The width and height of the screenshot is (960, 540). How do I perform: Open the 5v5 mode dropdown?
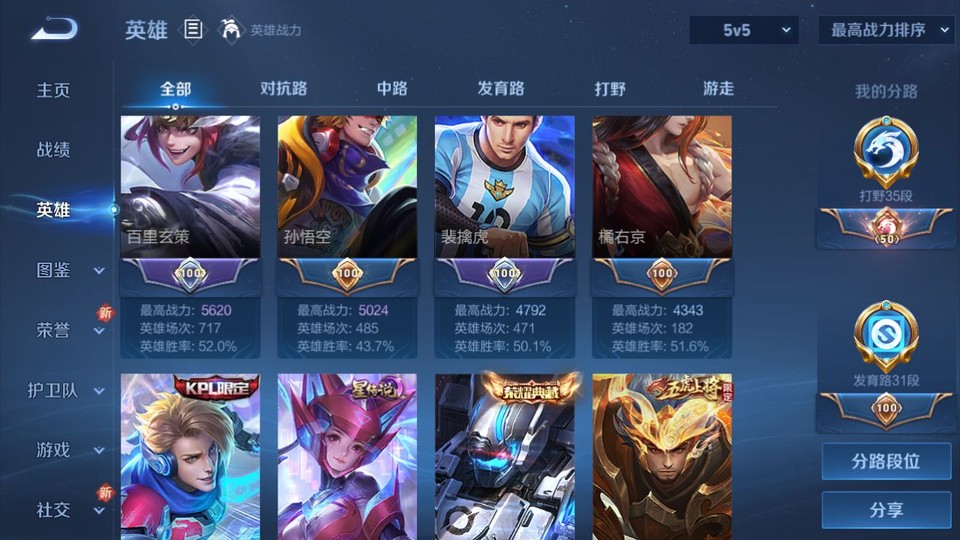pos(743,30)
